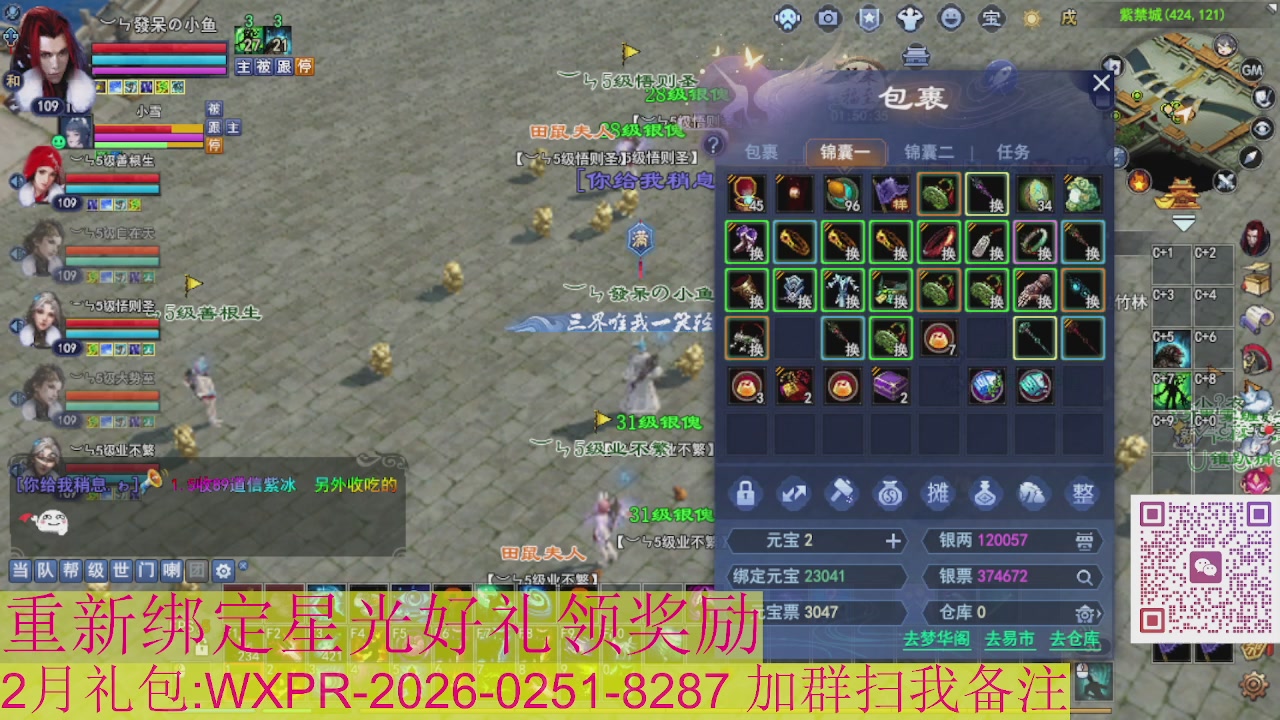Click the hammer repair icon below the inventory
Screen dimensions: 1280x720
coord(841,493)
